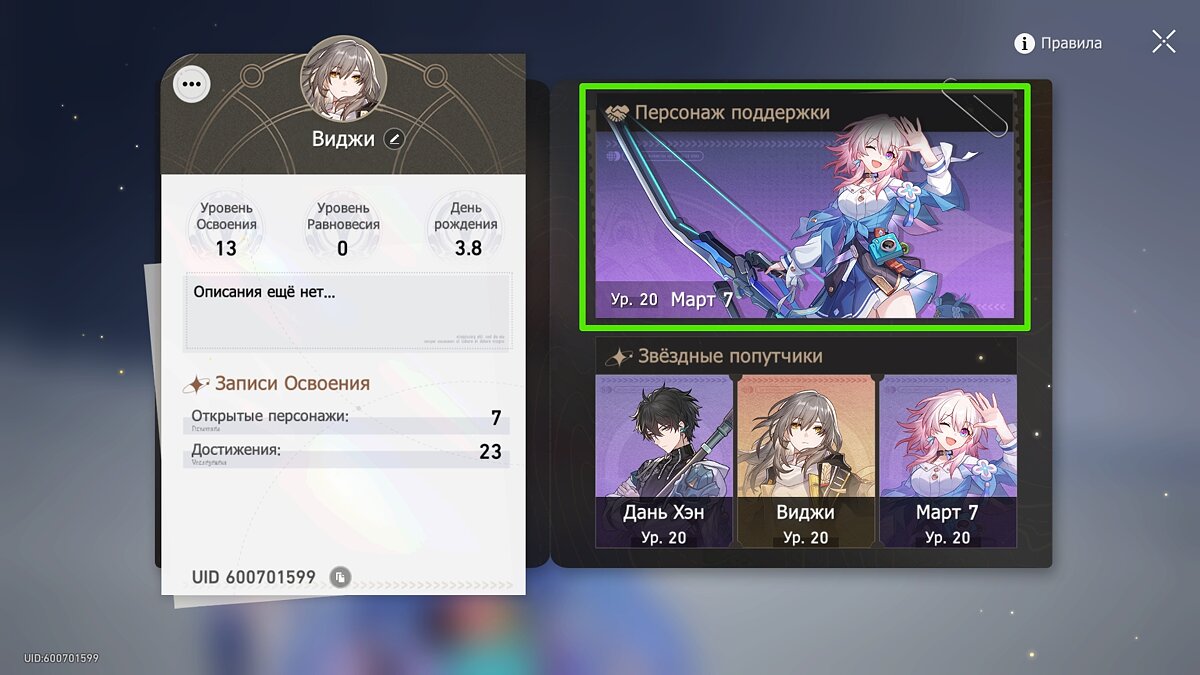1200x675 pixels.
Task: Edit the nickname Виджи with the pencil icon
Action: click(394, 139)
